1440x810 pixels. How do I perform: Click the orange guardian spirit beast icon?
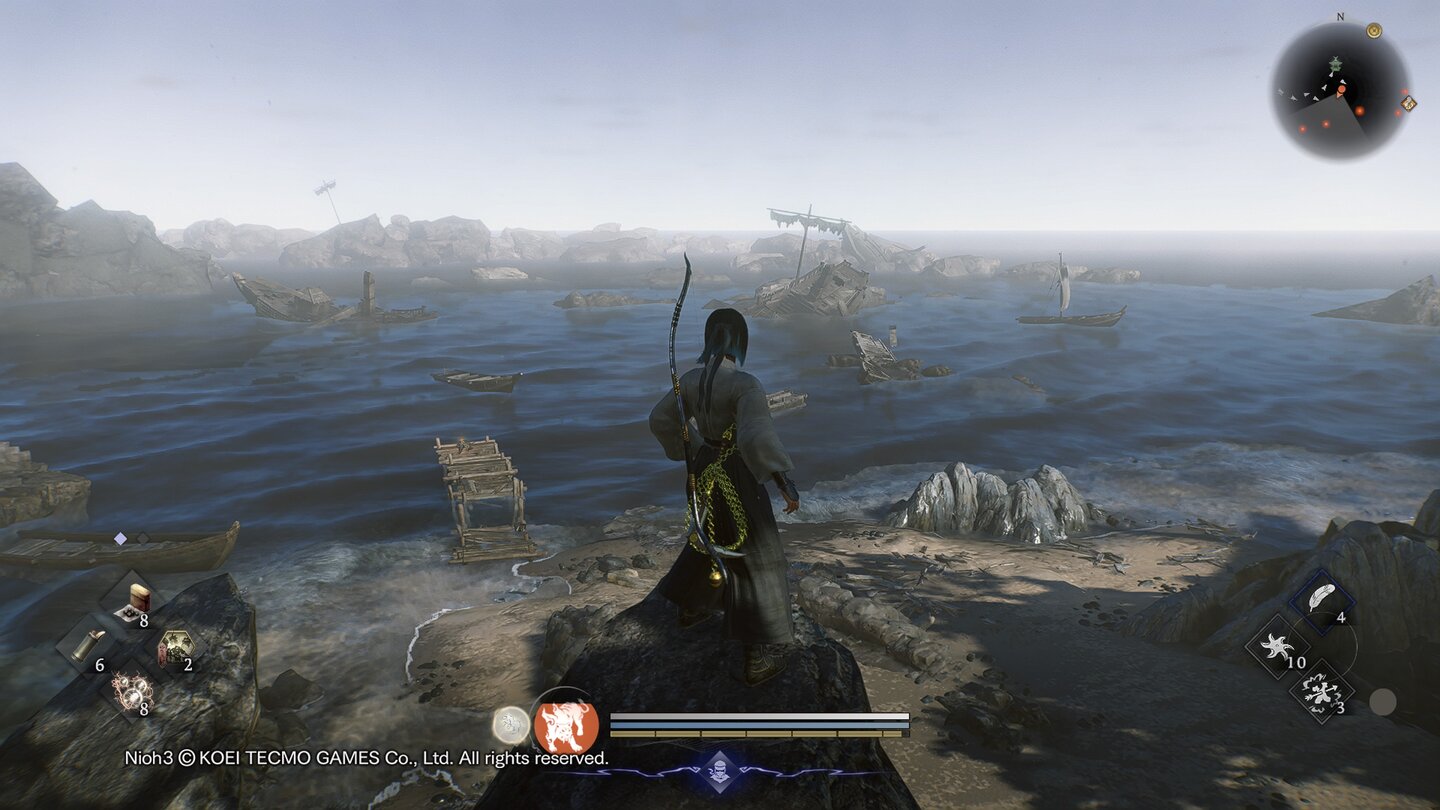point(566,725)
